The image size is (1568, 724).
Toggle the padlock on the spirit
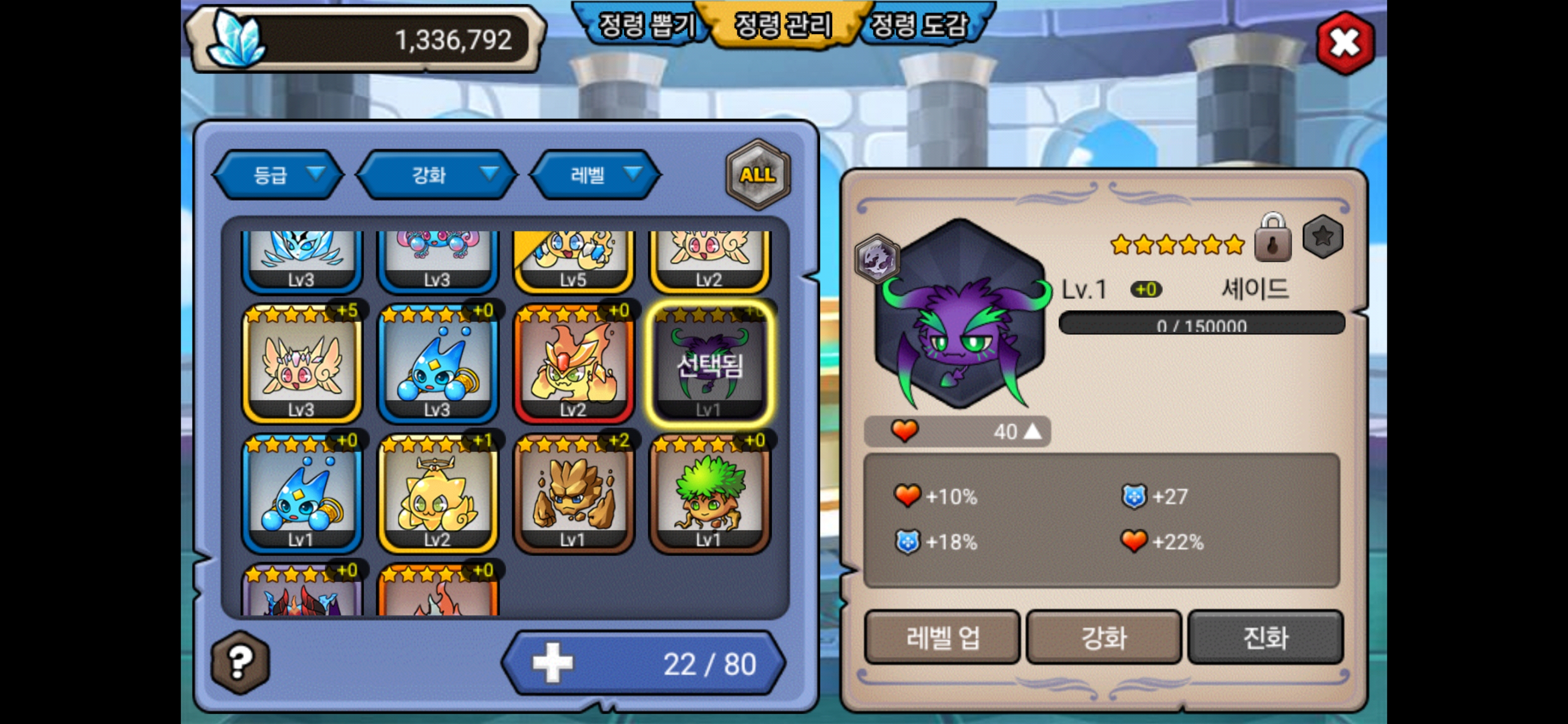(x=1273, y=239)
